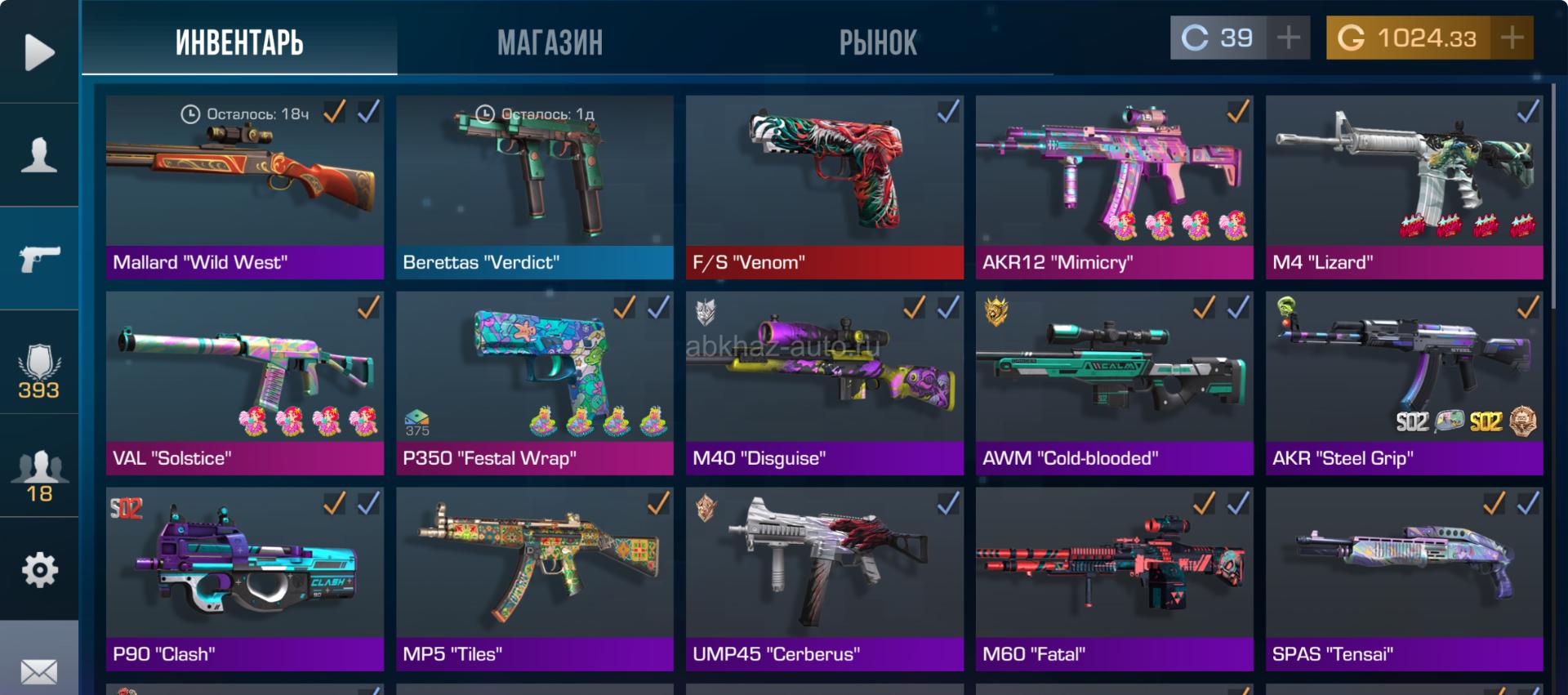Open the settings gear
The image size is (1568, 695).
coord(38,569)
